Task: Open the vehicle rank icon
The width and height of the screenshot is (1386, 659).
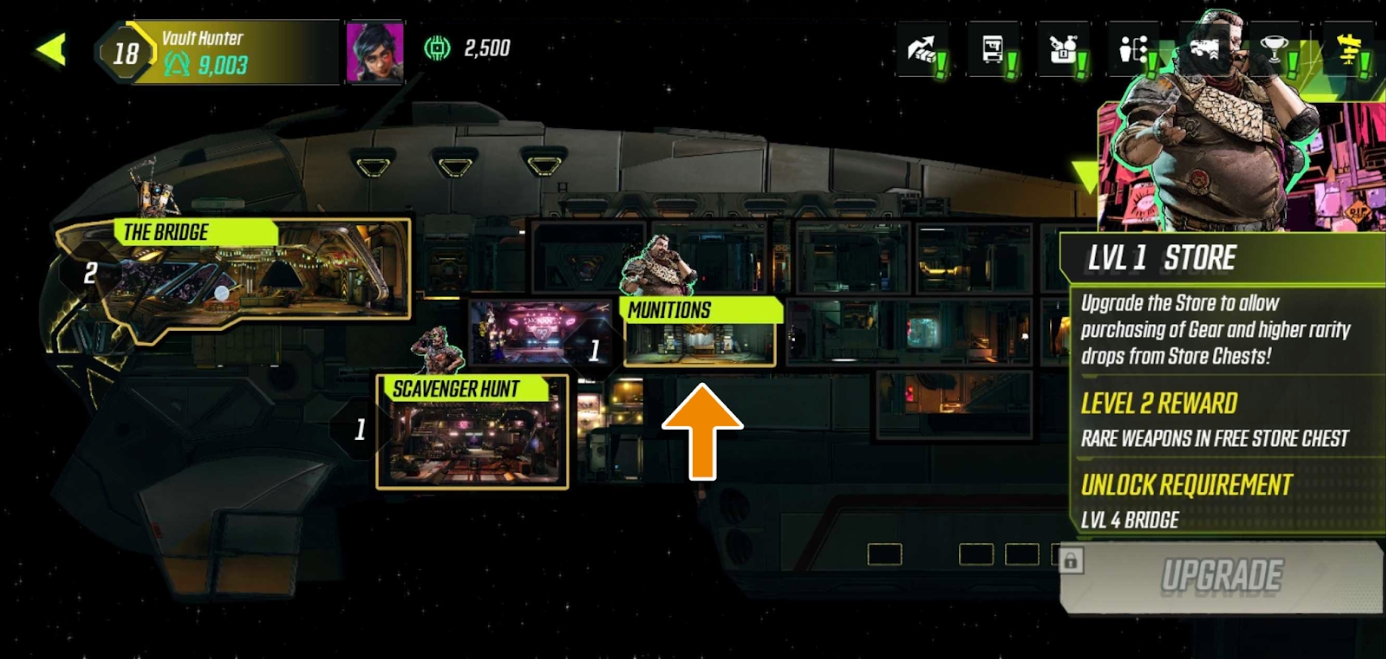Action: (x=1204, y=50)
